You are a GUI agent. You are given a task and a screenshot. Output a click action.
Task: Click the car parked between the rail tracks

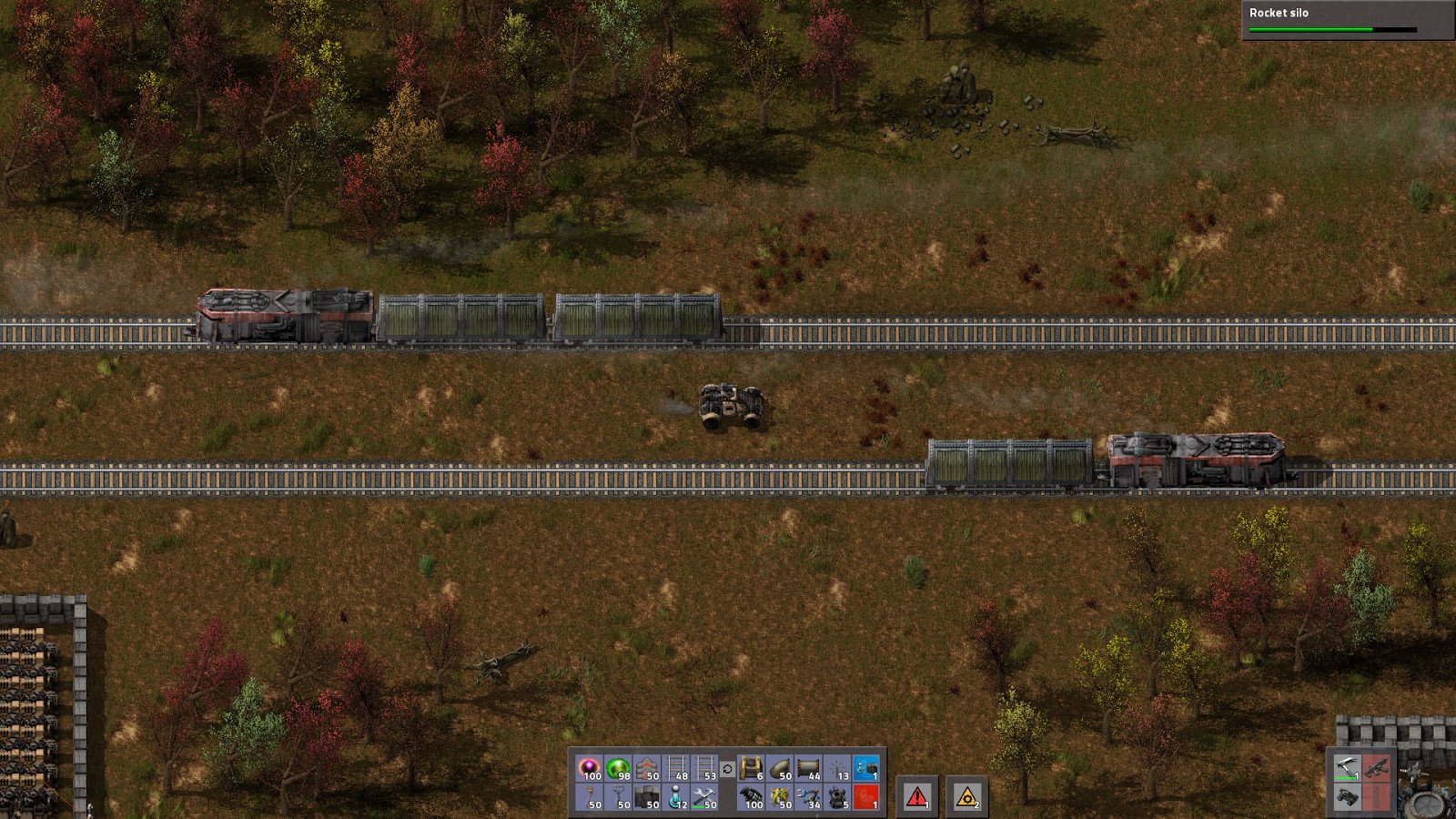tap(728, 405)
